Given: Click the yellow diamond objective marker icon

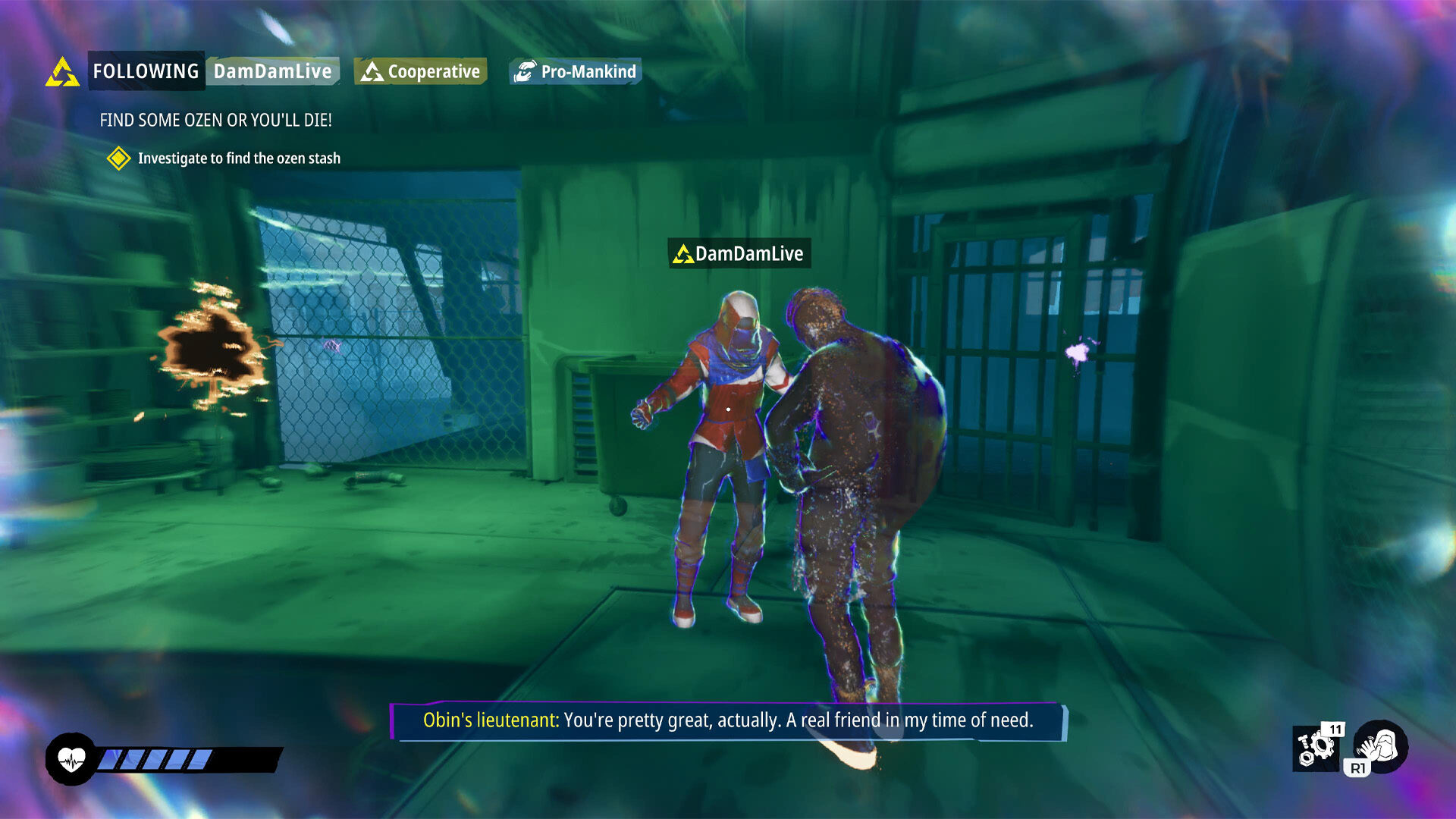Looking at the screenshot, I should 118,159.
